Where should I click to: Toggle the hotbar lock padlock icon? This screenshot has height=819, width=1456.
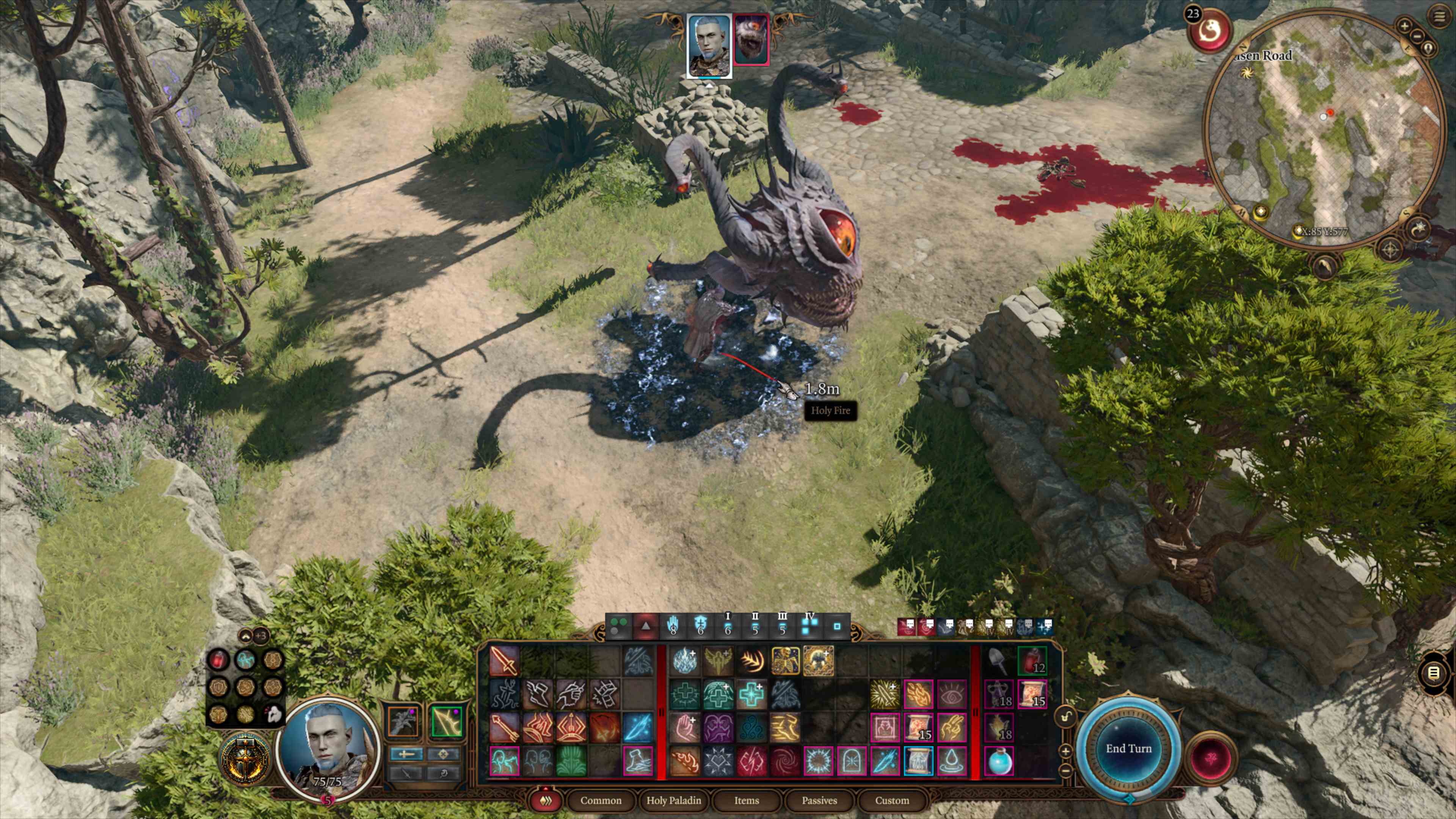pyautogui.click(x=1065, y=717)
